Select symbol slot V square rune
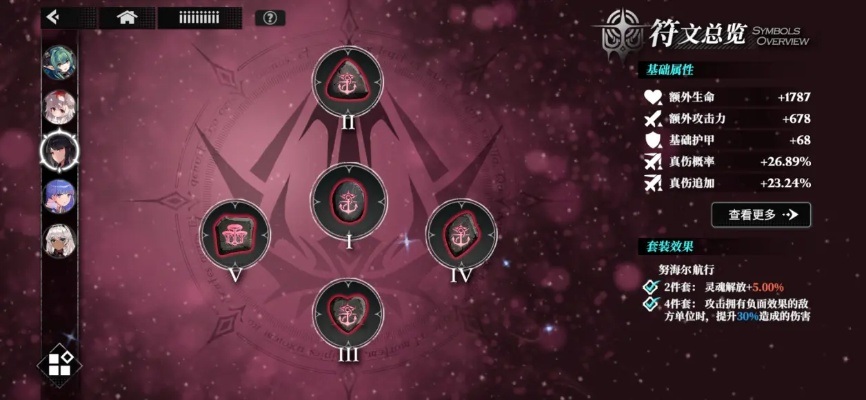The height and width of the screenshot is (400, 866). click(235, 233)
